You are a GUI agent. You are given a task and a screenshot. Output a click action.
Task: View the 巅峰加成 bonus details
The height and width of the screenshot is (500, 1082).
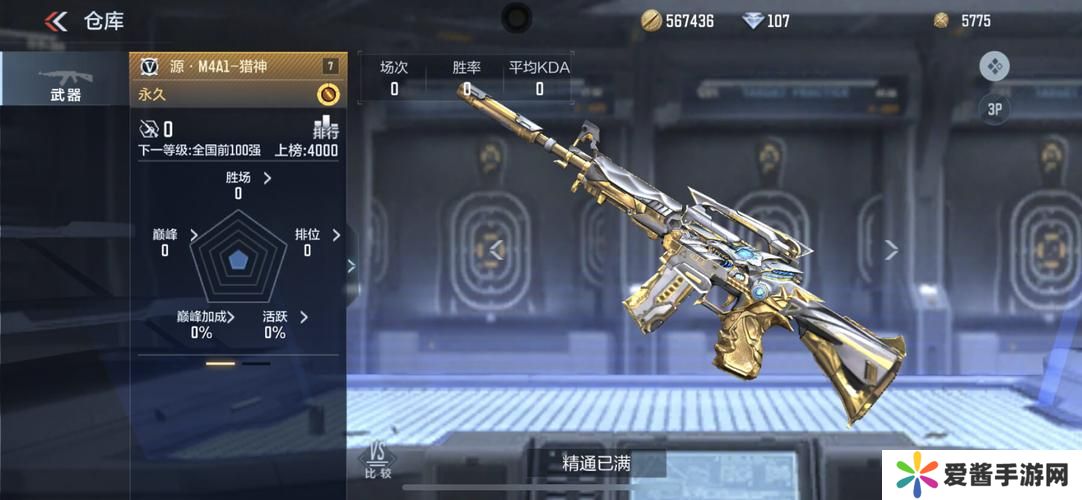(230, 317)
